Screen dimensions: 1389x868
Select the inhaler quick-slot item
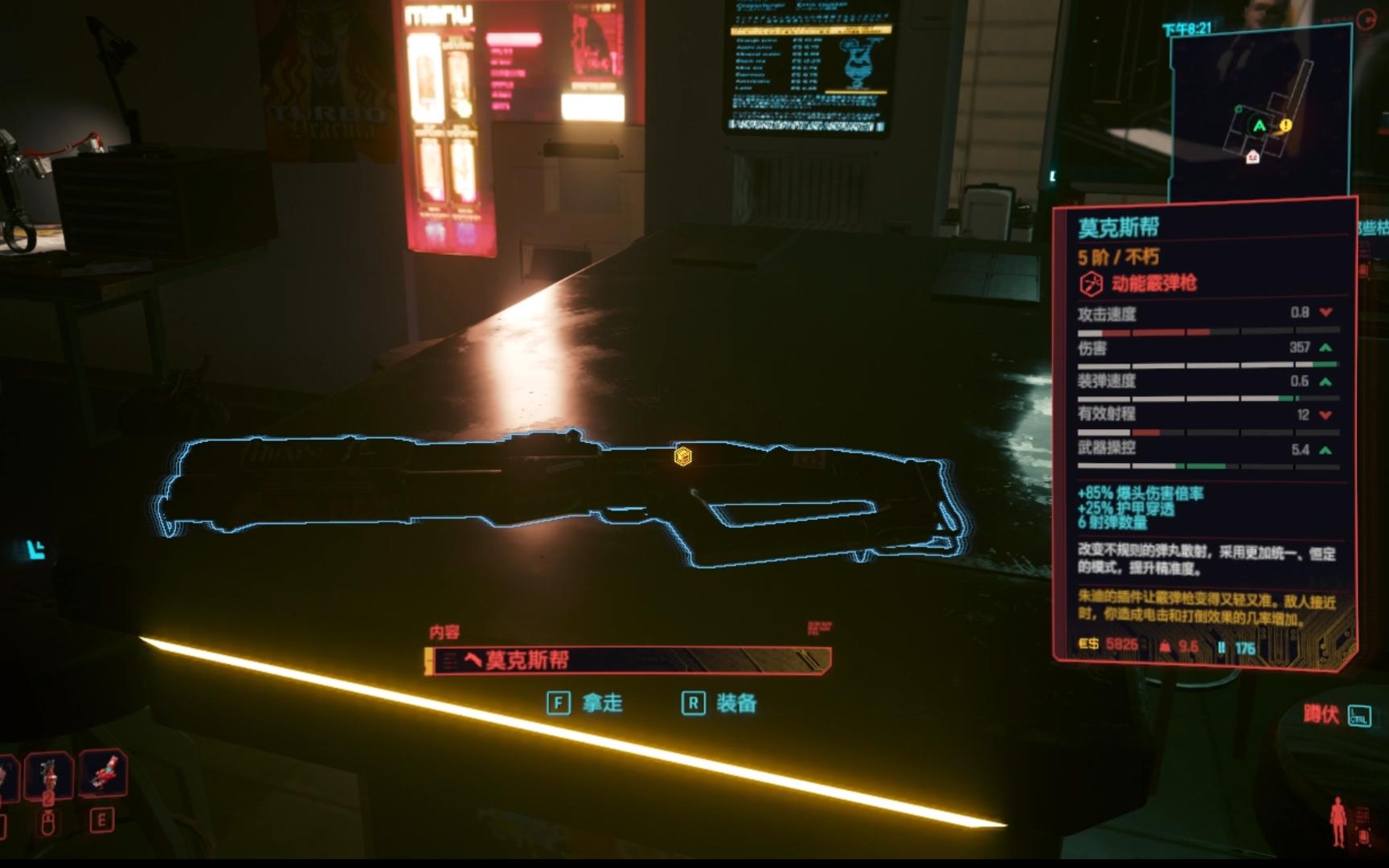coord(103,775)
